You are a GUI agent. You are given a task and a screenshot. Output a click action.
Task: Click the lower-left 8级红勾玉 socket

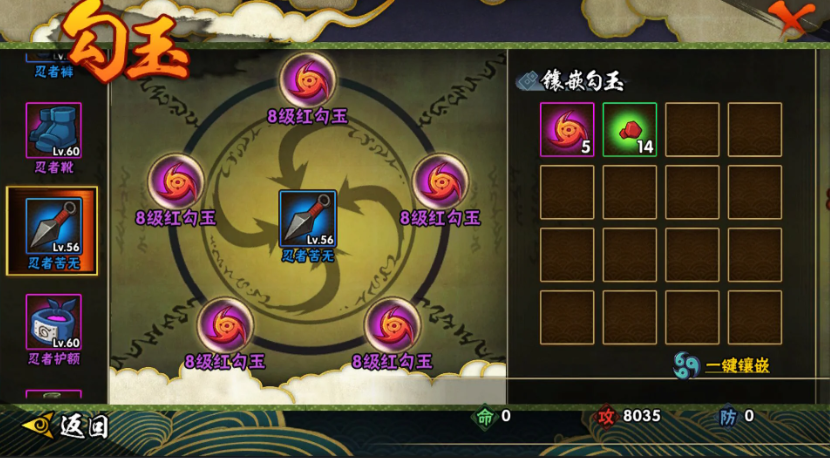(x=225, y=326)
